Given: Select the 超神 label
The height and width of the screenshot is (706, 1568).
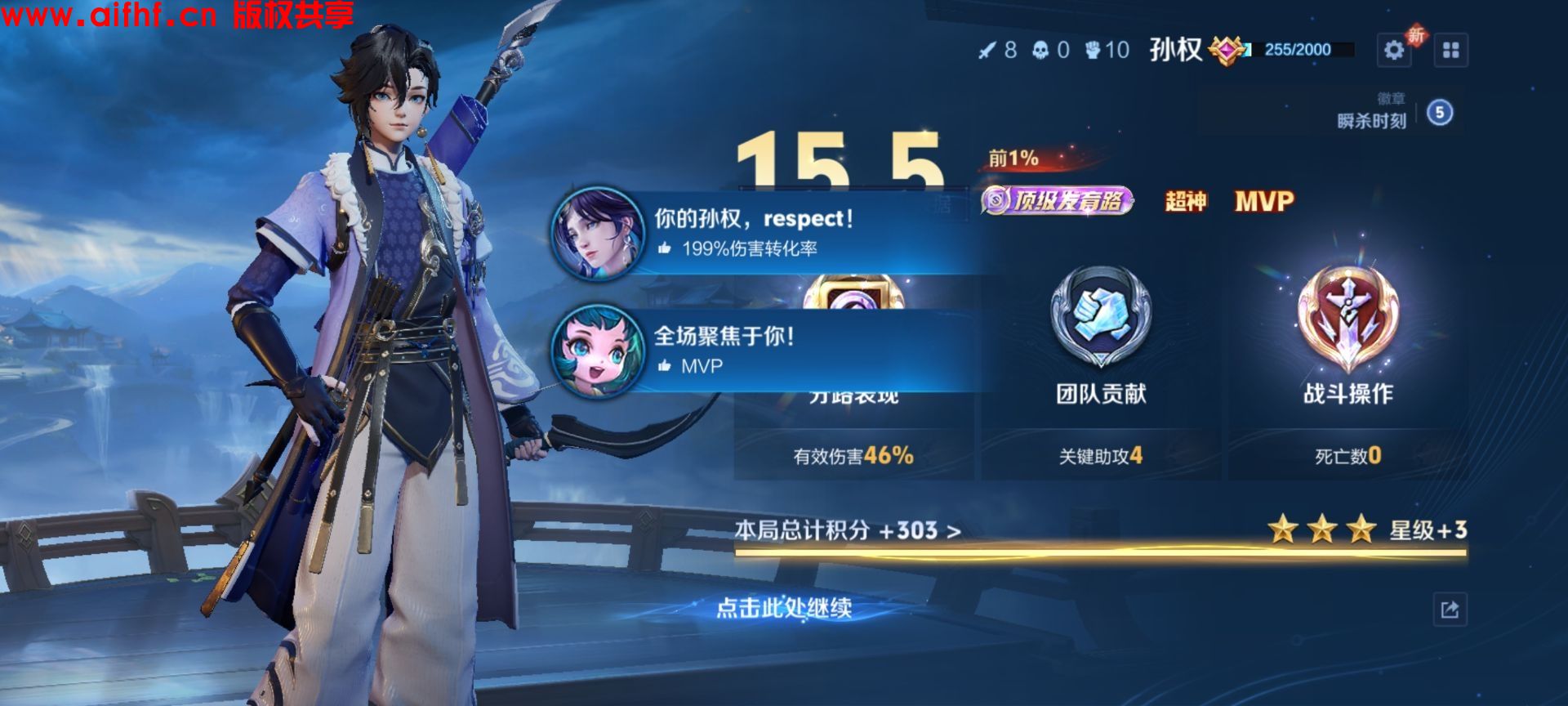Looking at the screenshot, I should 1186,200.
